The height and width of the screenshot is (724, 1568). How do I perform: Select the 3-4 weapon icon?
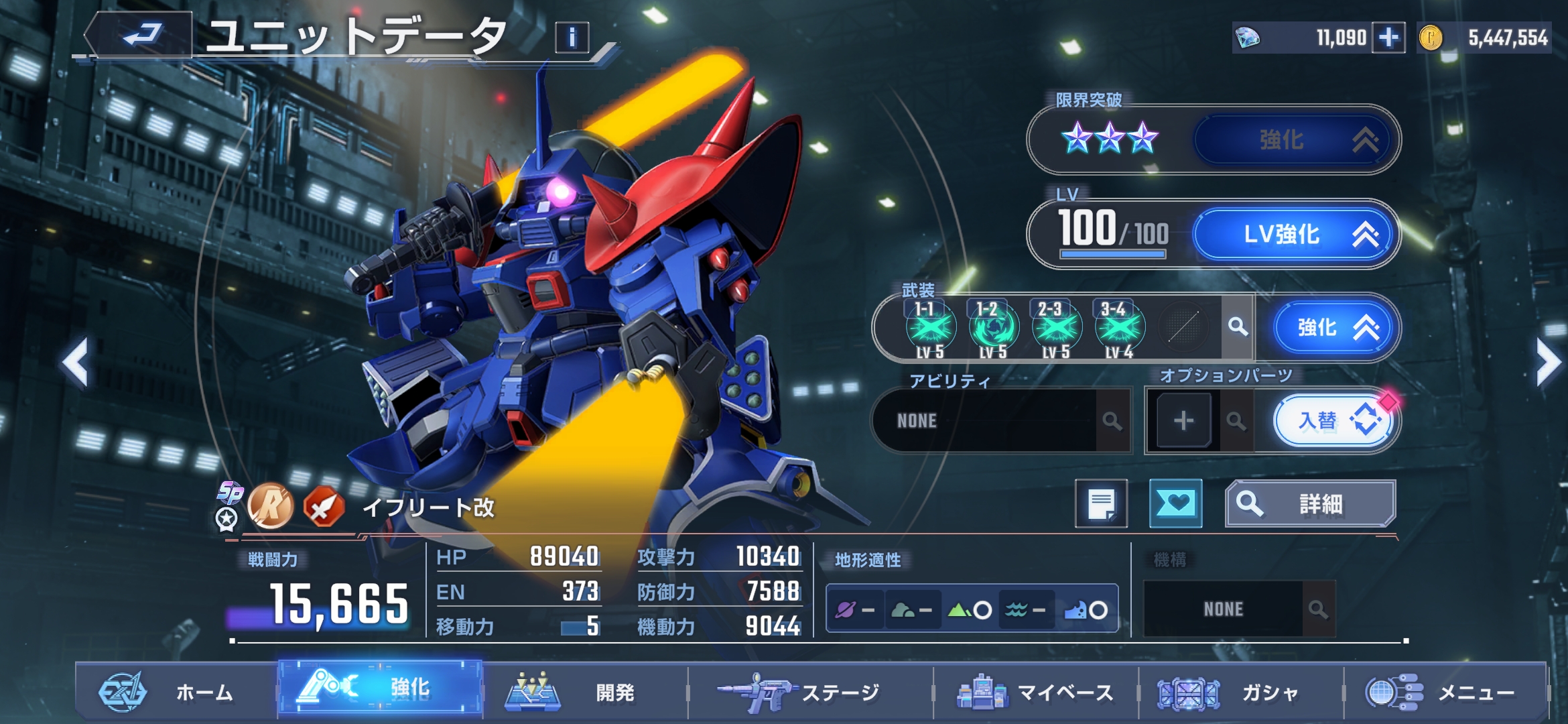[x=1118, y=328]
